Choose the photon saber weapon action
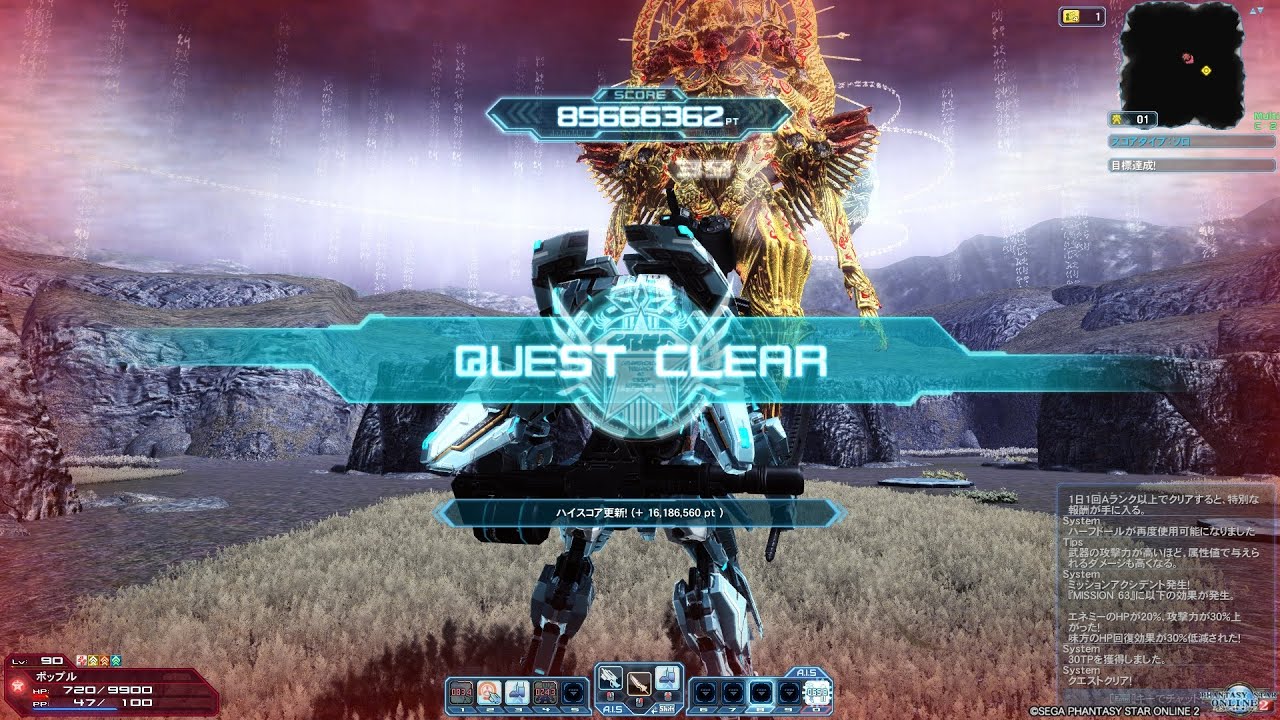This screenshot has height=720, width=1280. (640, 683)
